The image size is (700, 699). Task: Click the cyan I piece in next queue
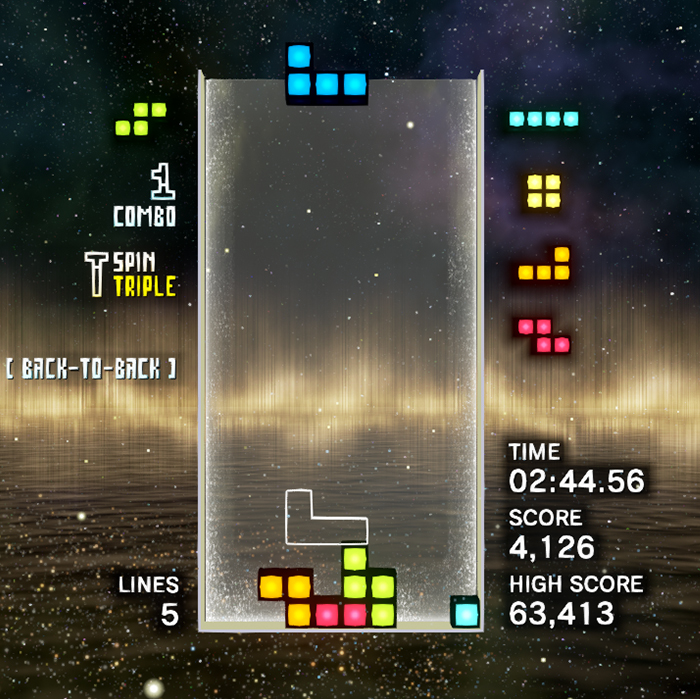(x=543, y=119)
